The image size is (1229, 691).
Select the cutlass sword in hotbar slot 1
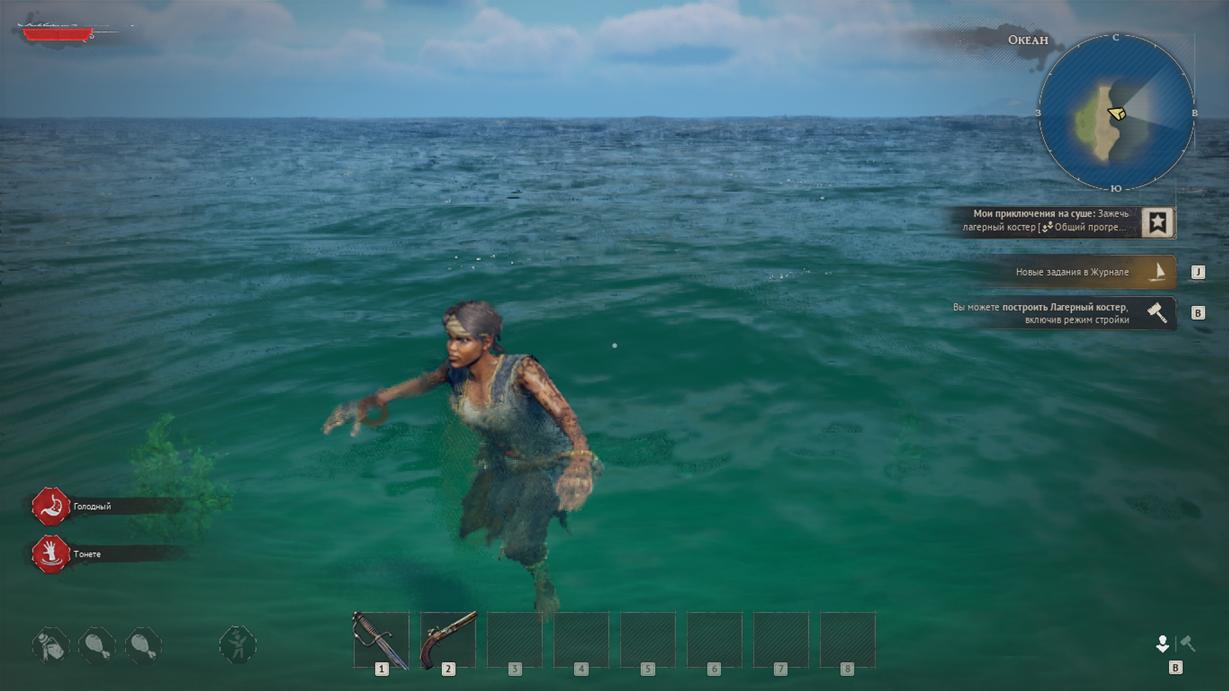click(381, 640)
